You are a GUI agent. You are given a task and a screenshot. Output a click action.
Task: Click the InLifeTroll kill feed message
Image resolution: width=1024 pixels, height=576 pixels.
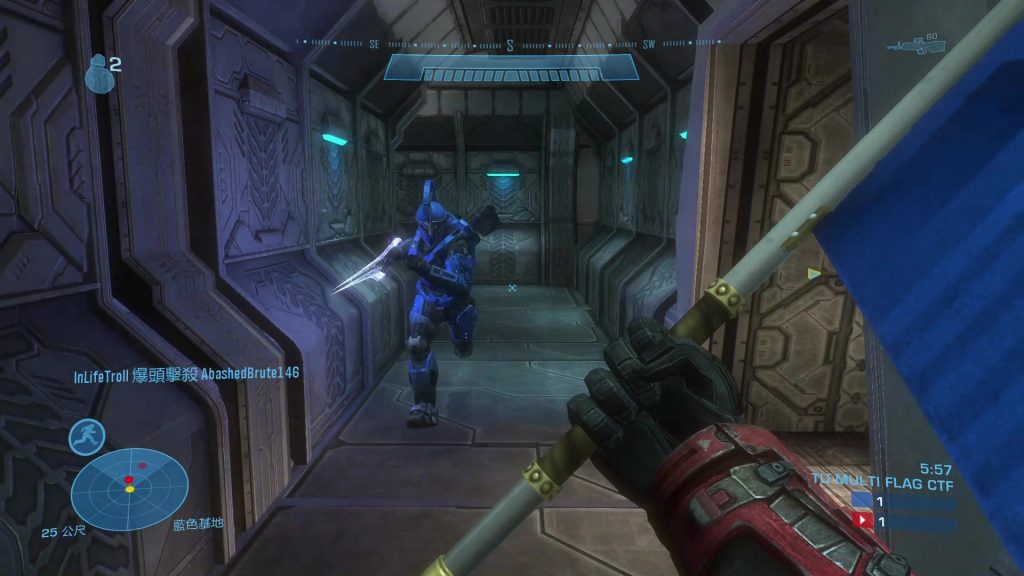pyautogui.click(x=186, y=373)
